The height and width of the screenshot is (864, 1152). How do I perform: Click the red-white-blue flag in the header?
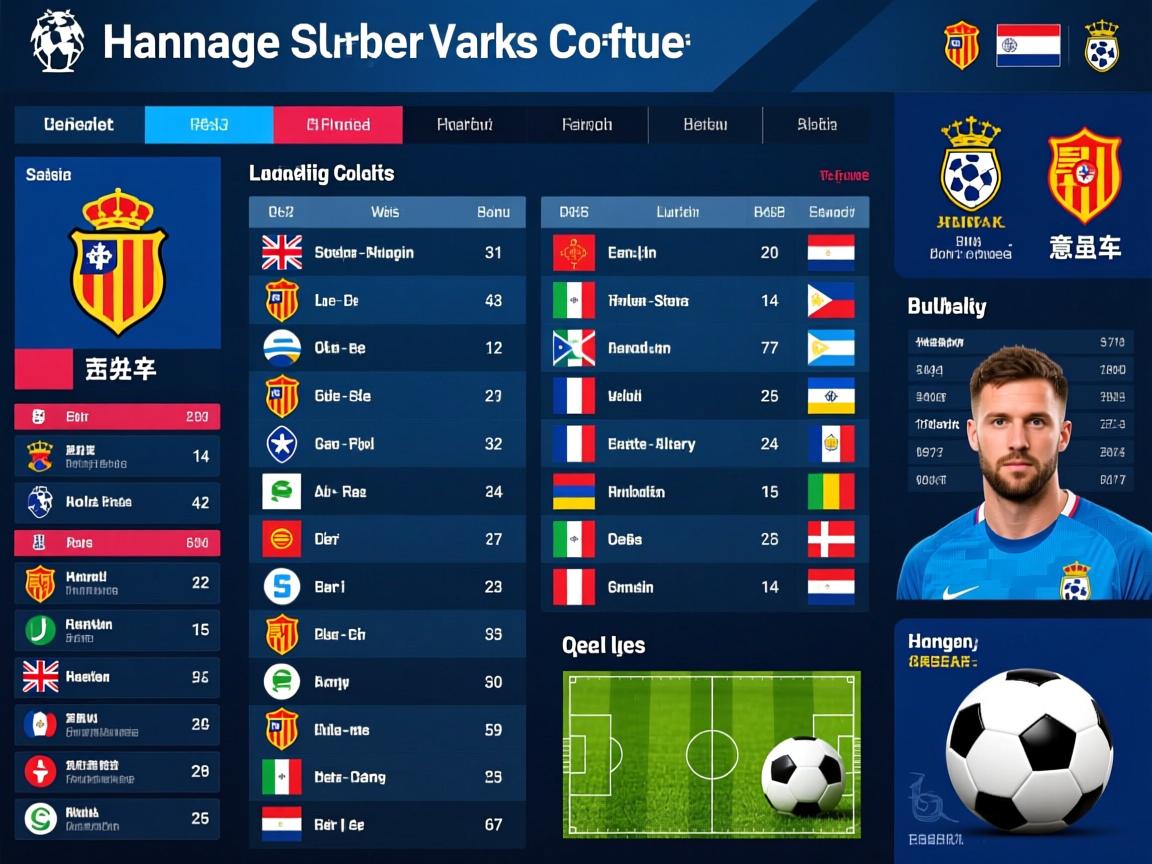click(x=1028, y=46)
